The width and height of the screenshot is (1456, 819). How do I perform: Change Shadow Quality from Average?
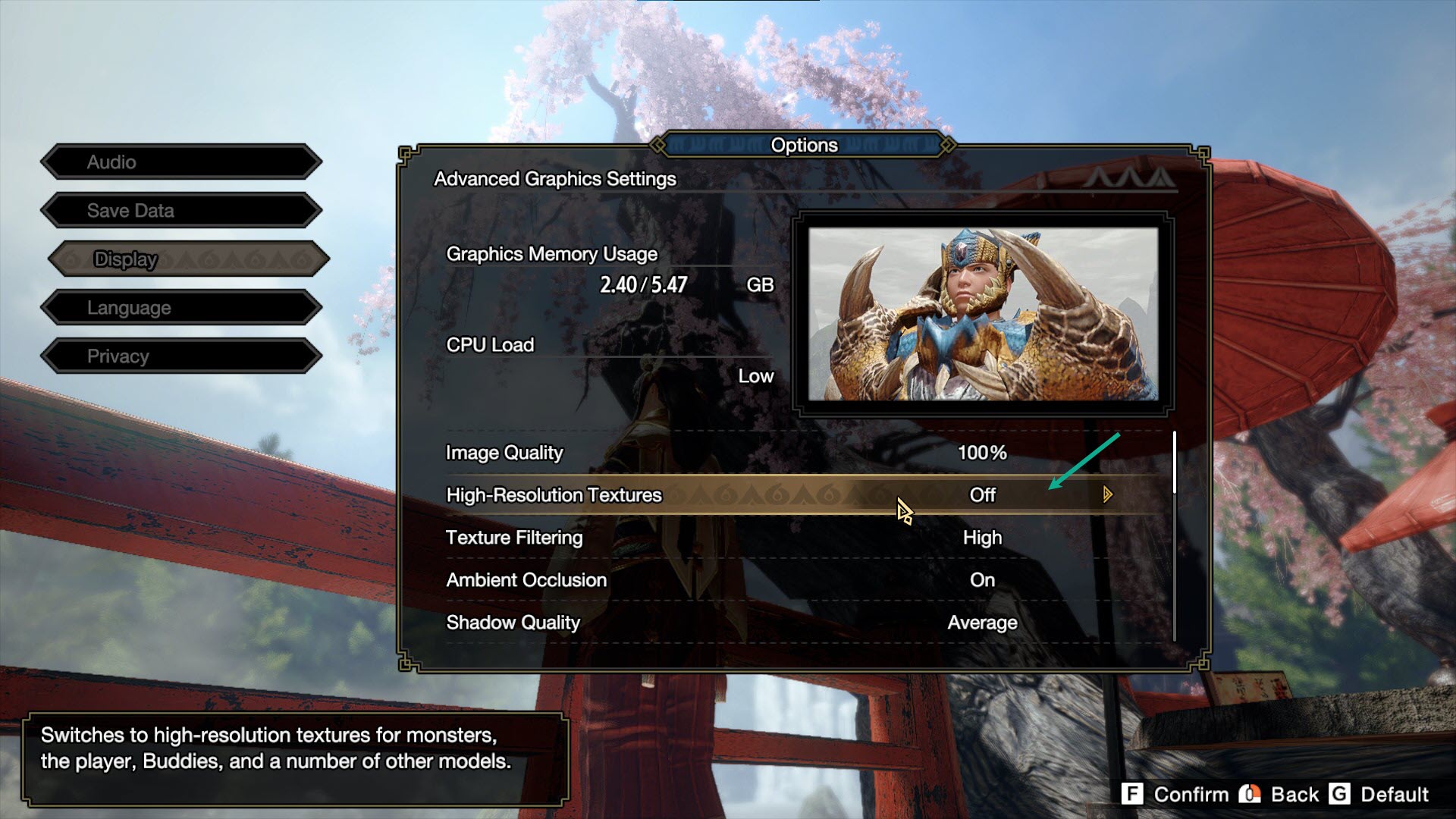[981, 622]
